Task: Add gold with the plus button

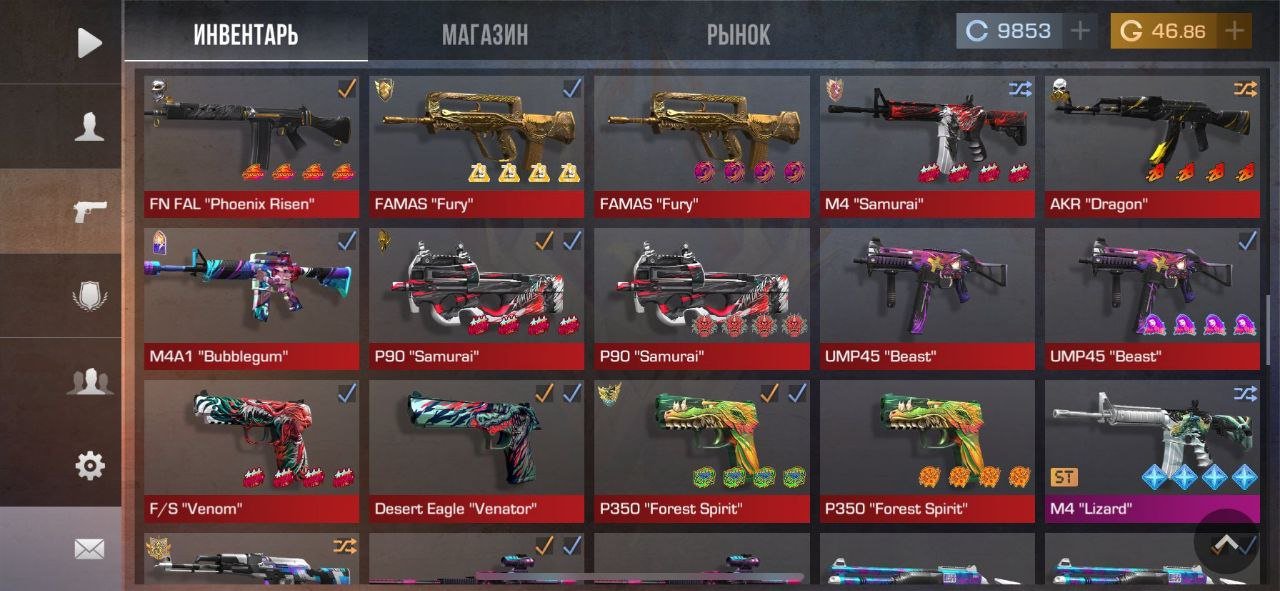Action: pos(1234,31)
